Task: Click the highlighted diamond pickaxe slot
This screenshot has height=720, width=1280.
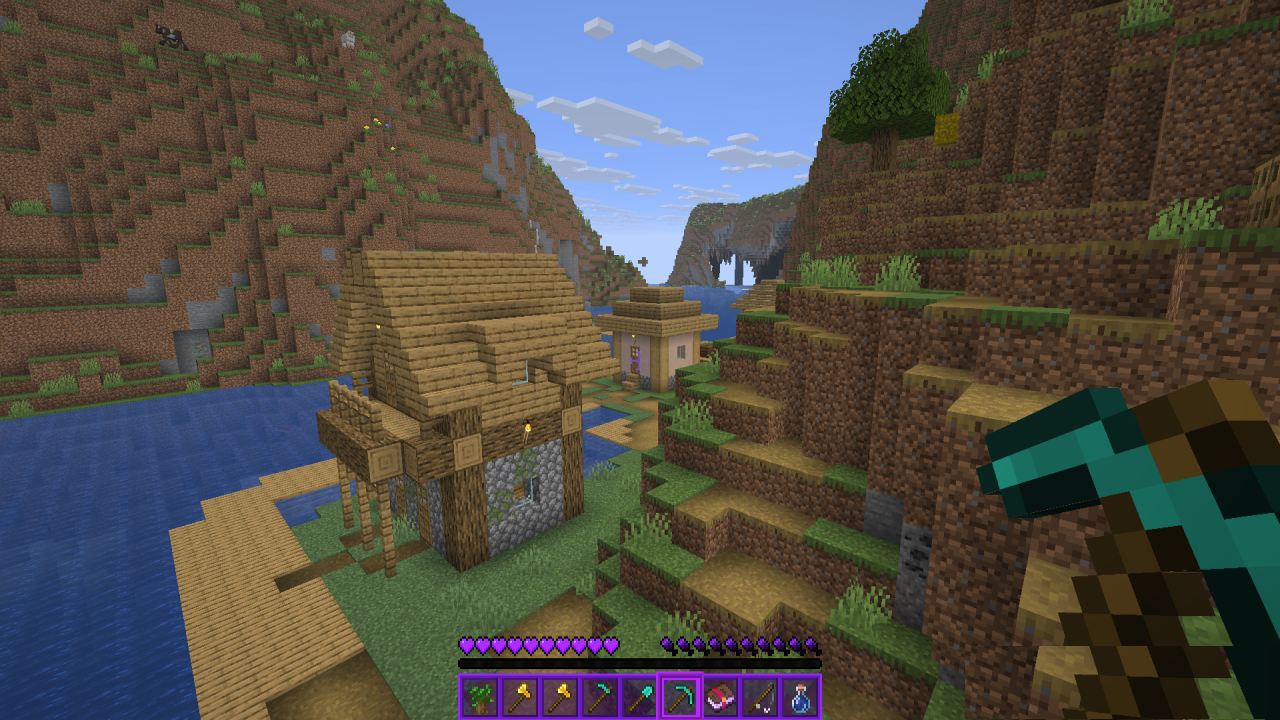Action: [x=680, y=696]
